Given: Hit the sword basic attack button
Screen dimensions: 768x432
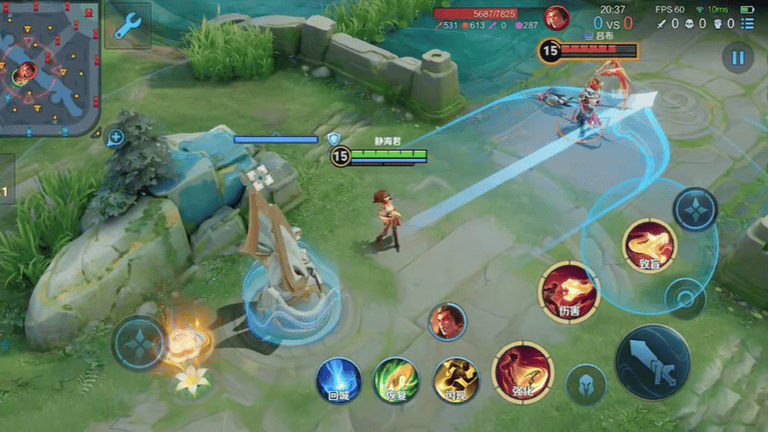Looking at the screenshot, I should [x=652, y=362].
